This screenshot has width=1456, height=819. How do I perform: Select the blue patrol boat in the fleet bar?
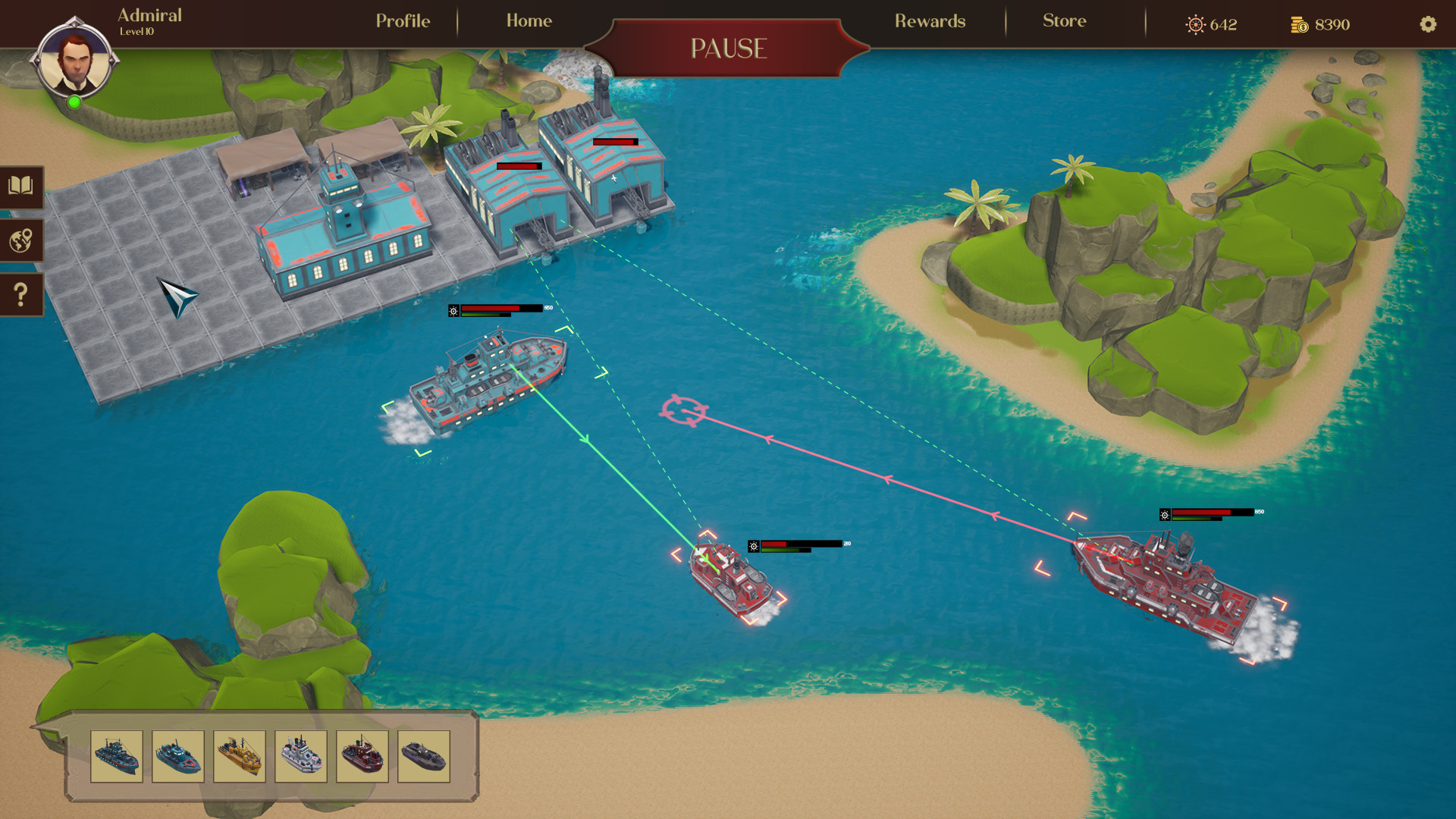coord(180,757)
